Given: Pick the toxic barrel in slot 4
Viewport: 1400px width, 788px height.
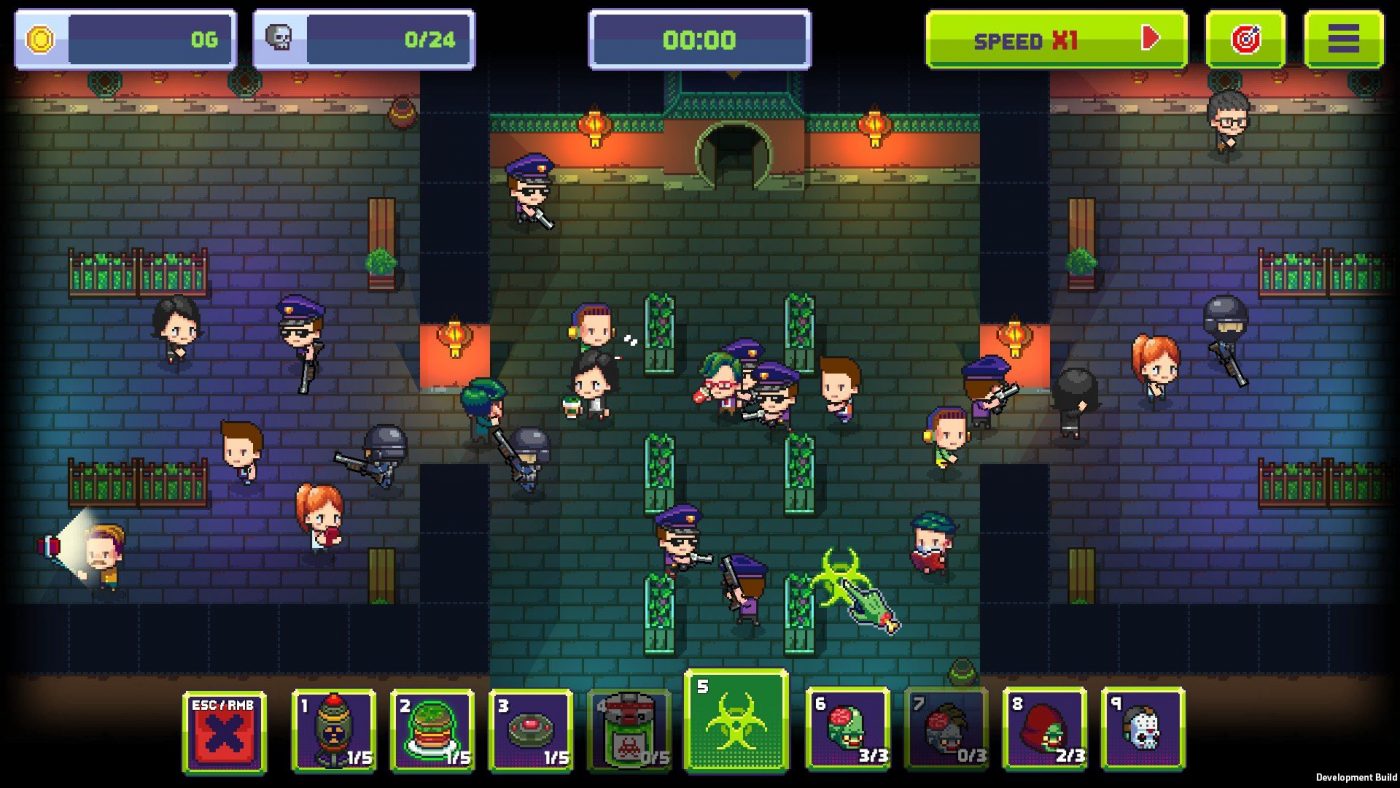Looking at the screenshot, I should [629, 731].
